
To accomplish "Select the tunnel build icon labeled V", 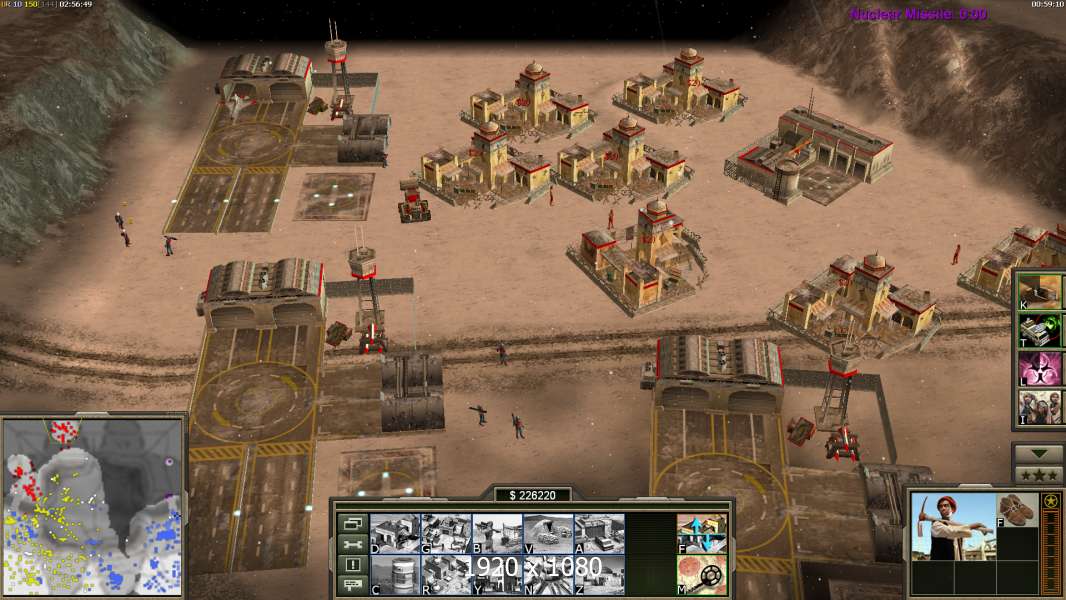I will [x=548, y=533].
